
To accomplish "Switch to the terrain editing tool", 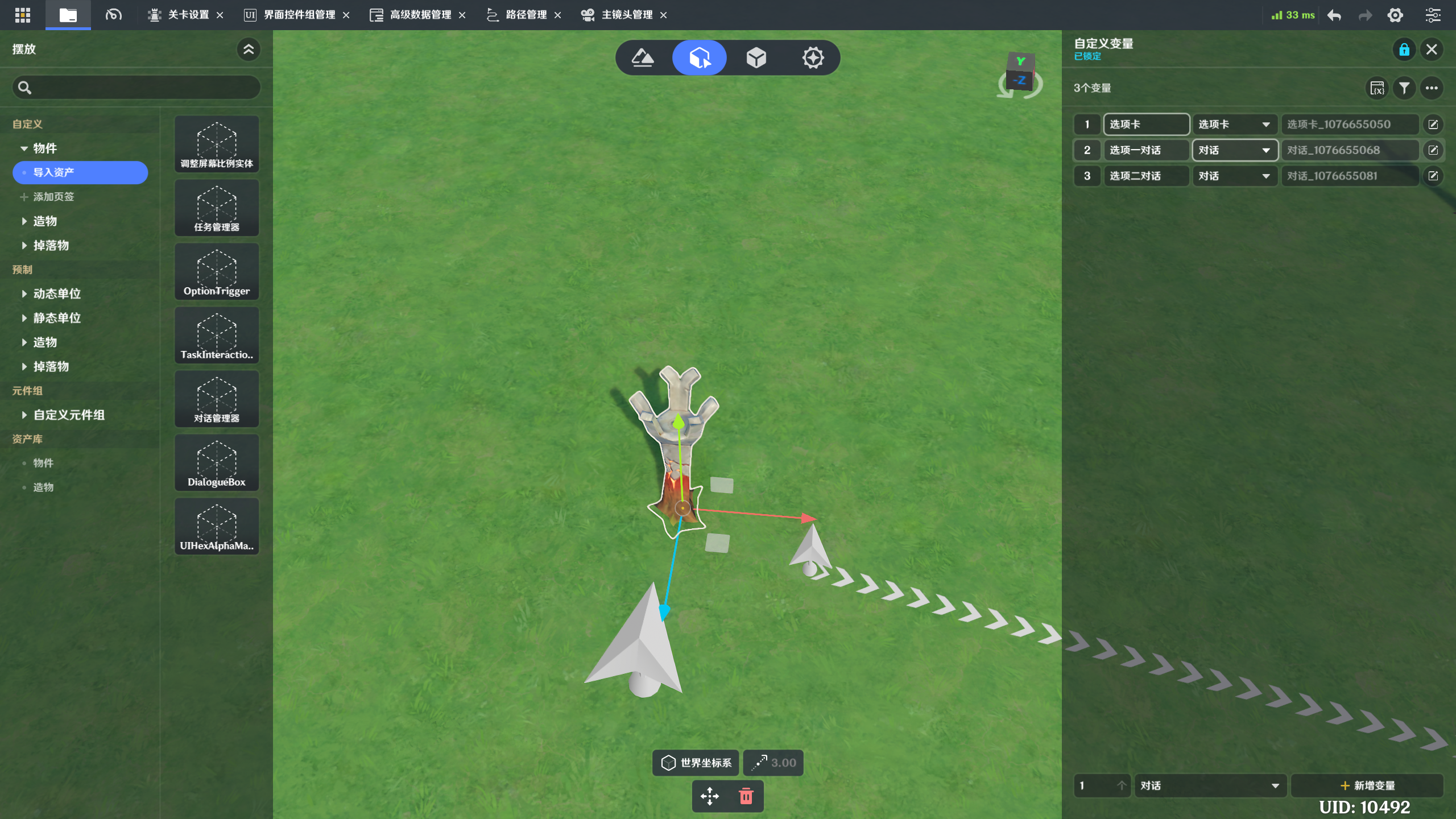I will coord(643,57).
